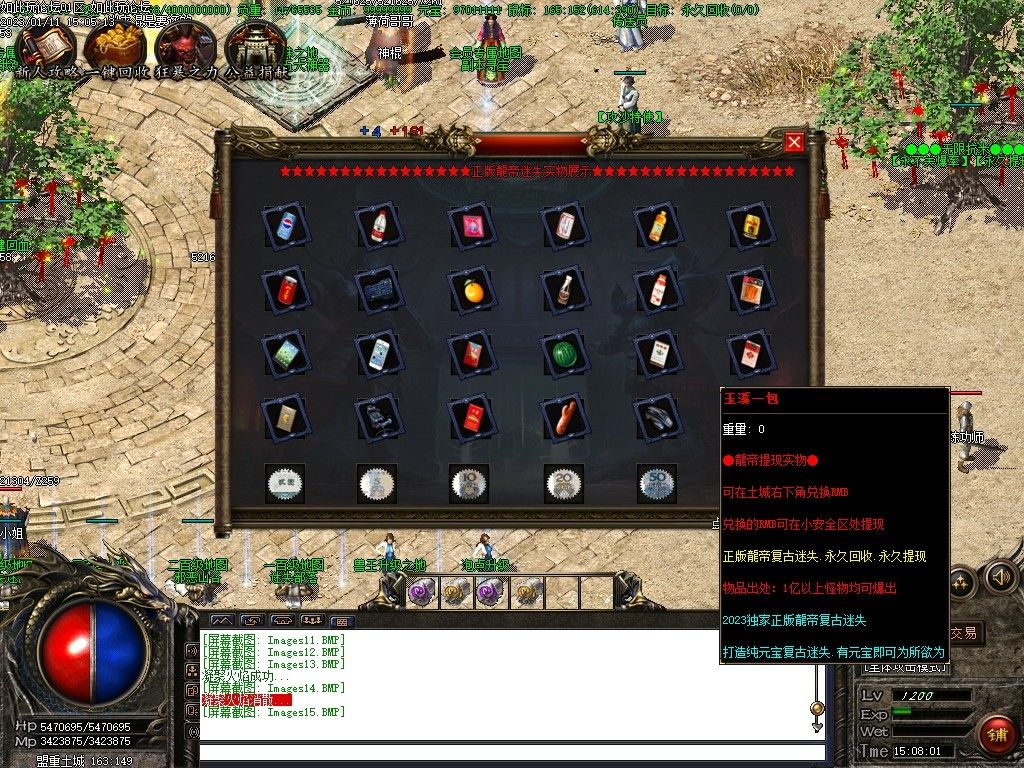Choose the 20 yuan banknote seal

(x=565, y=483)
